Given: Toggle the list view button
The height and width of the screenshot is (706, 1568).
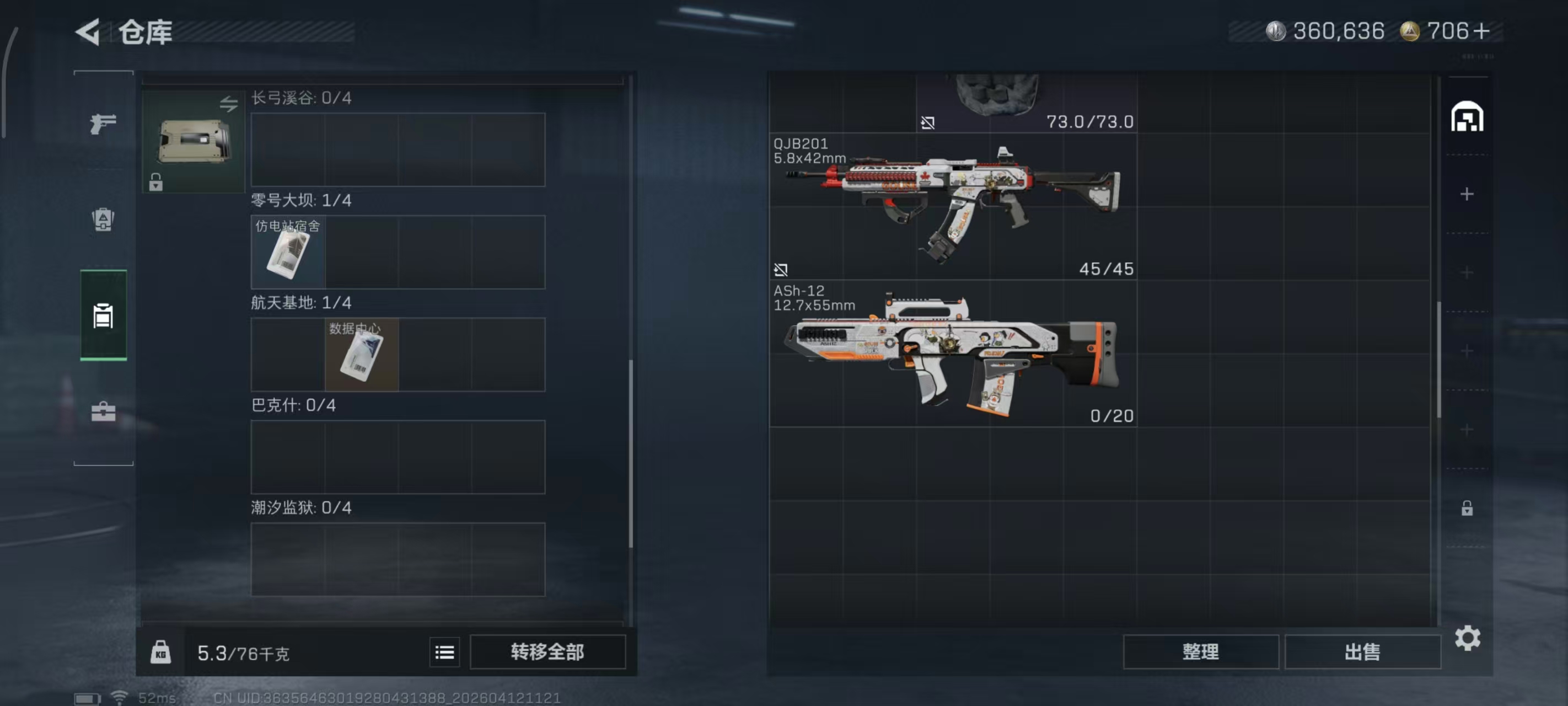Looking at the screenshot, I should (444, 652).
